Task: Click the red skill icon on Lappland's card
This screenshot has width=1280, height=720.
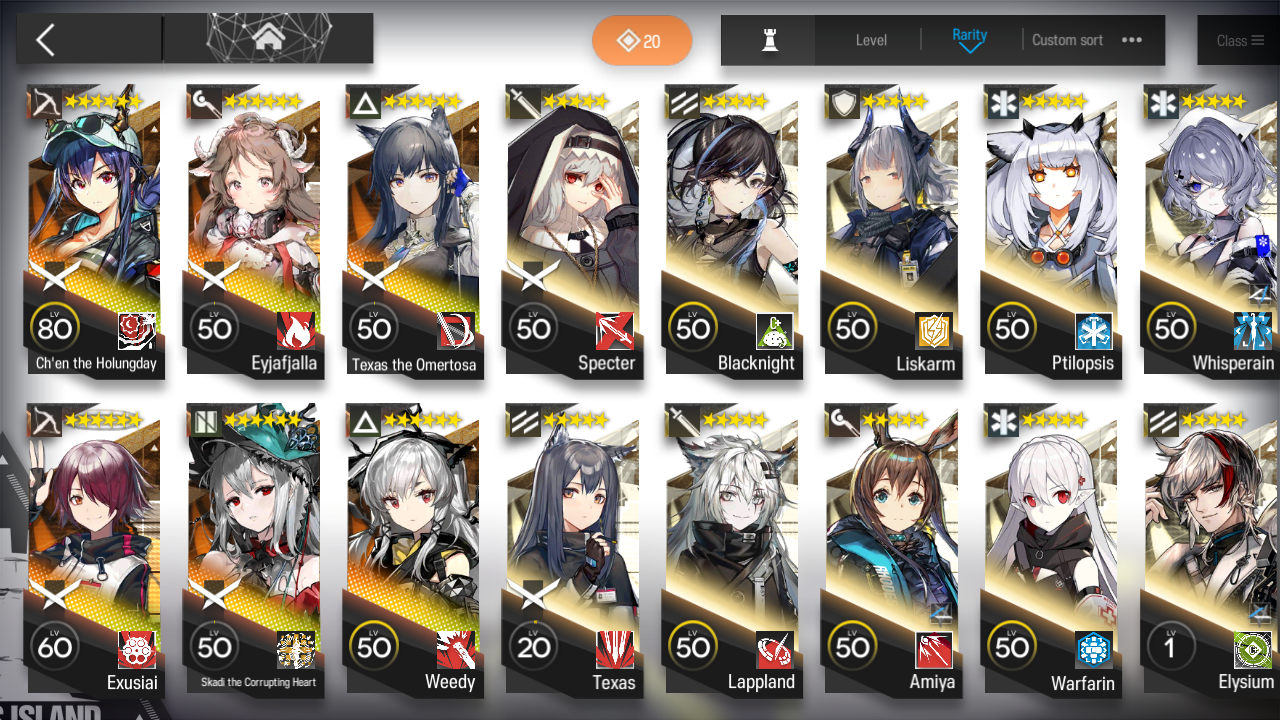Action: coord(774,650)
